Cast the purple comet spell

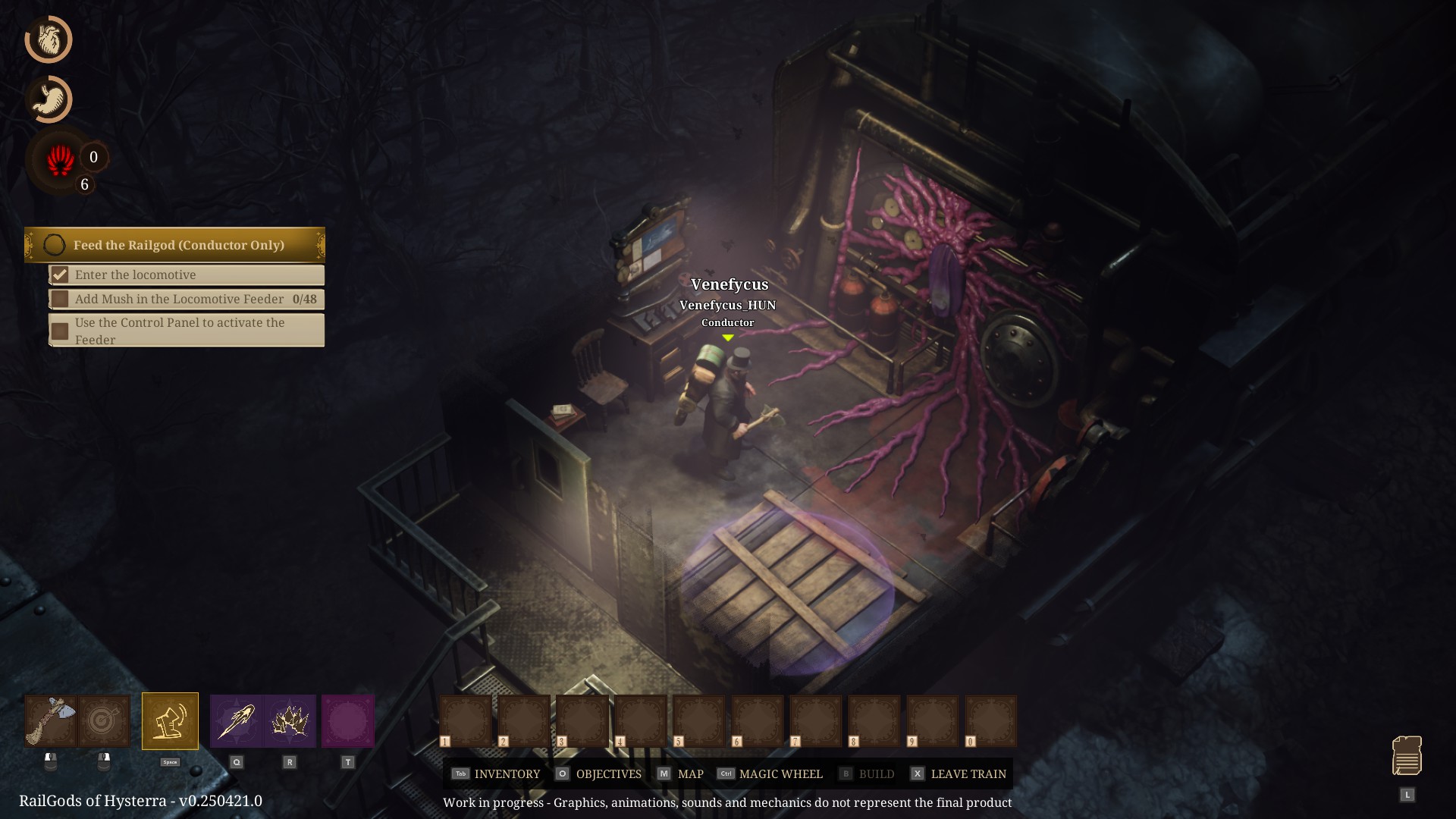point(237,721)
